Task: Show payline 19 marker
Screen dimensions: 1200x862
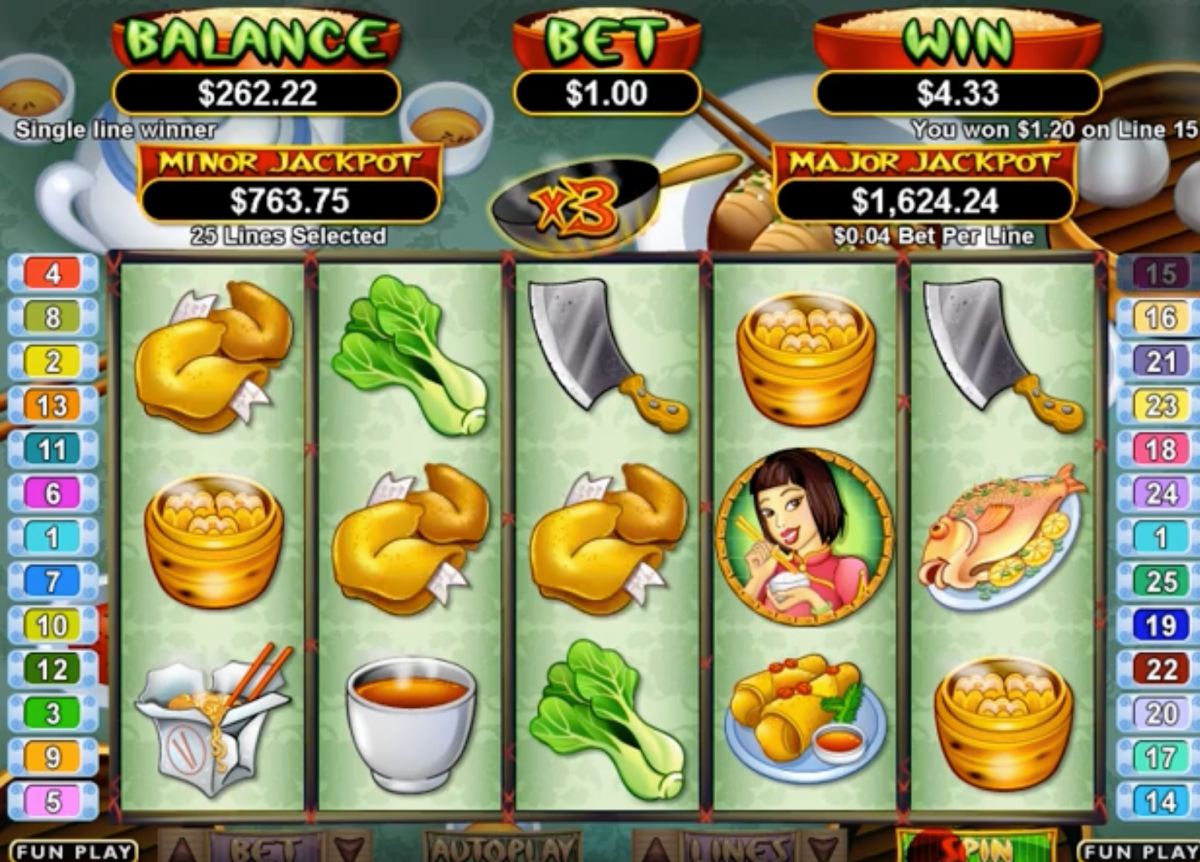Action: coord(1159,625)
